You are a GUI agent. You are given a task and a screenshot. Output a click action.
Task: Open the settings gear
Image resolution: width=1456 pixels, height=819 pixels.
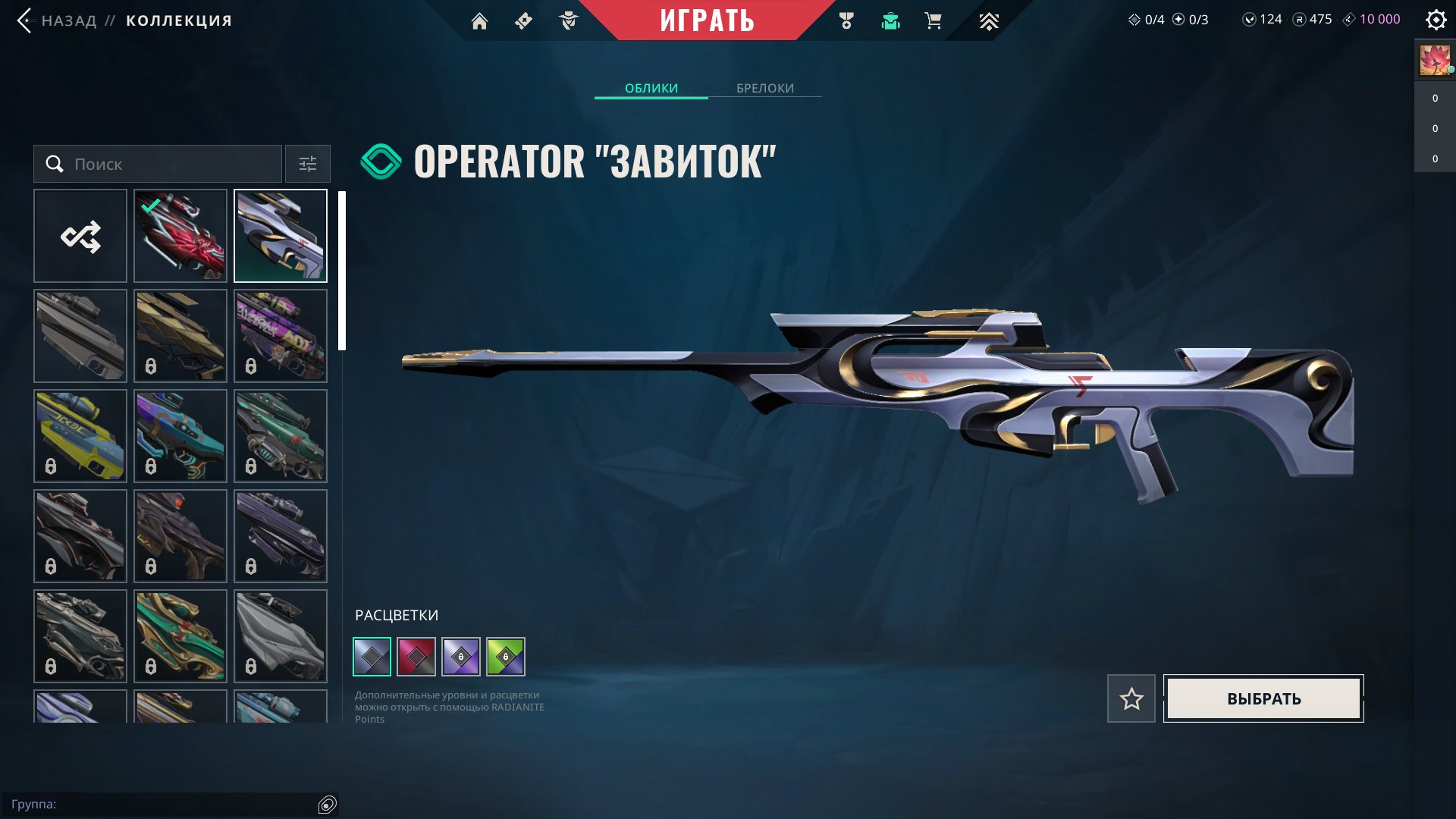[x=1436, y=20]
